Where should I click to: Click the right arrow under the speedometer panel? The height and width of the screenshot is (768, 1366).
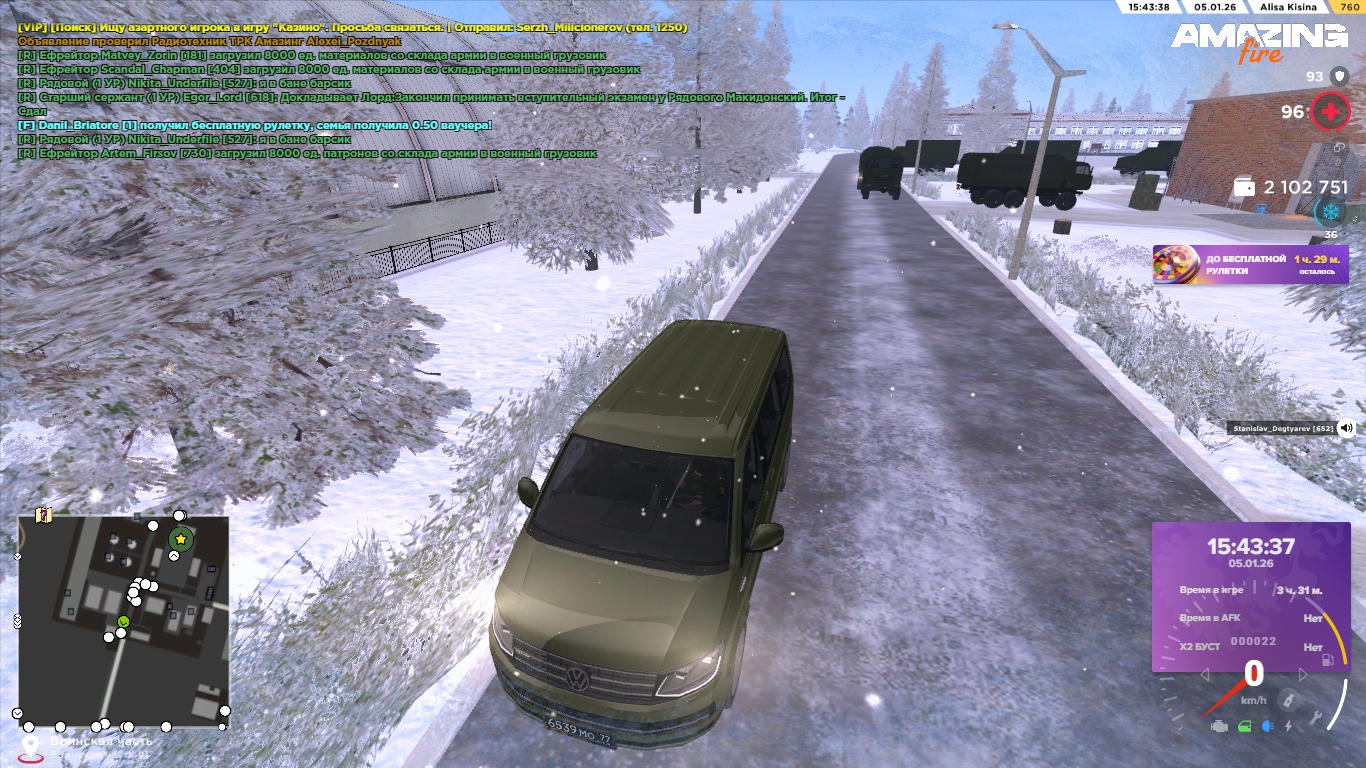click(x=1305, y=675)
